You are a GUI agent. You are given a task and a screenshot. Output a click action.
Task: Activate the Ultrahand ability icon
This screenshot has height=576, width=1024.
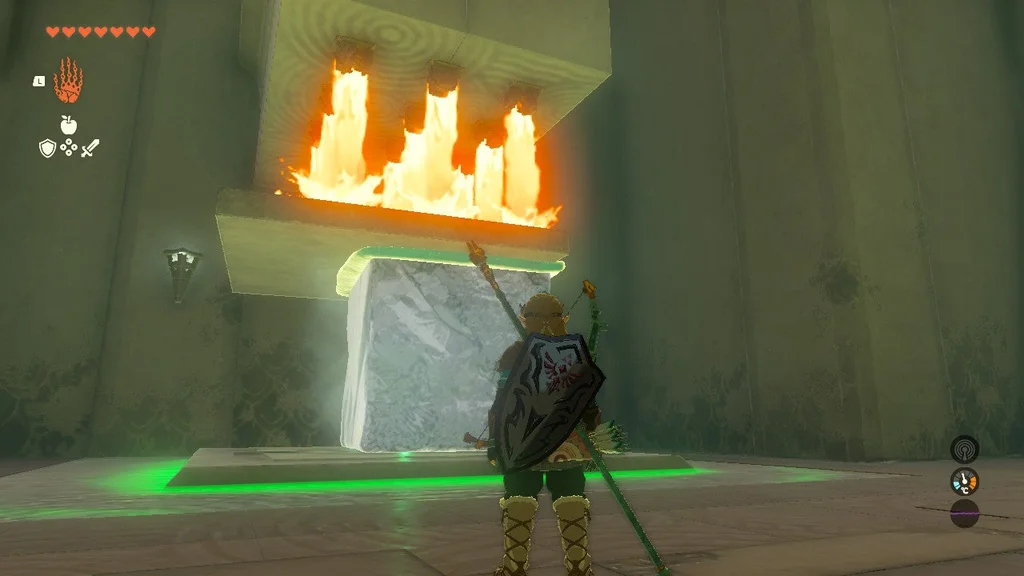click(68, 81)
